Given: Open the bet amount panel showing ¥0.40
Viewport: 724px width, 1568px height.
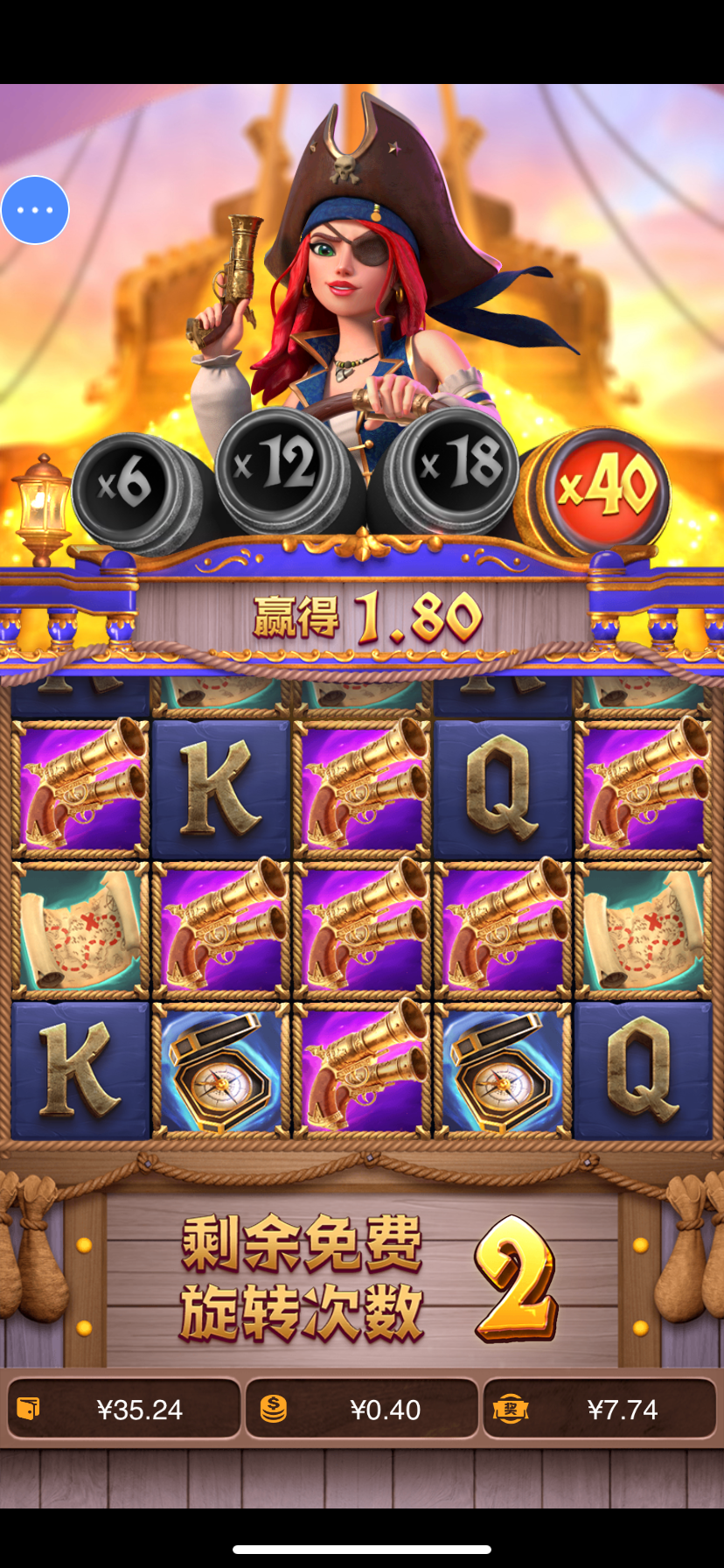Looking at the screenshot, I should [362, 1409].
